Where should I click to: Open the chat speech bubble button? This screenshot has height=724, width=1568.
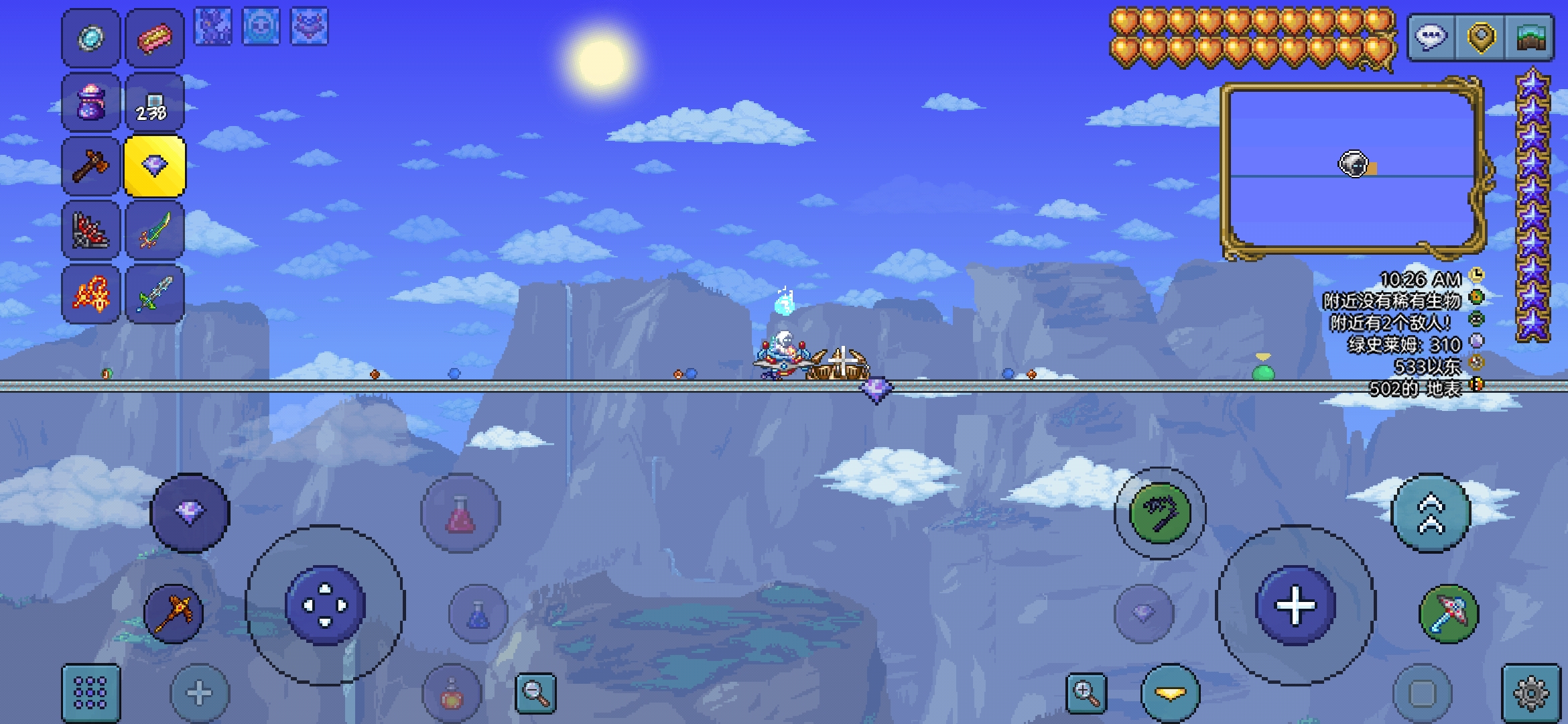point(1432,37)
